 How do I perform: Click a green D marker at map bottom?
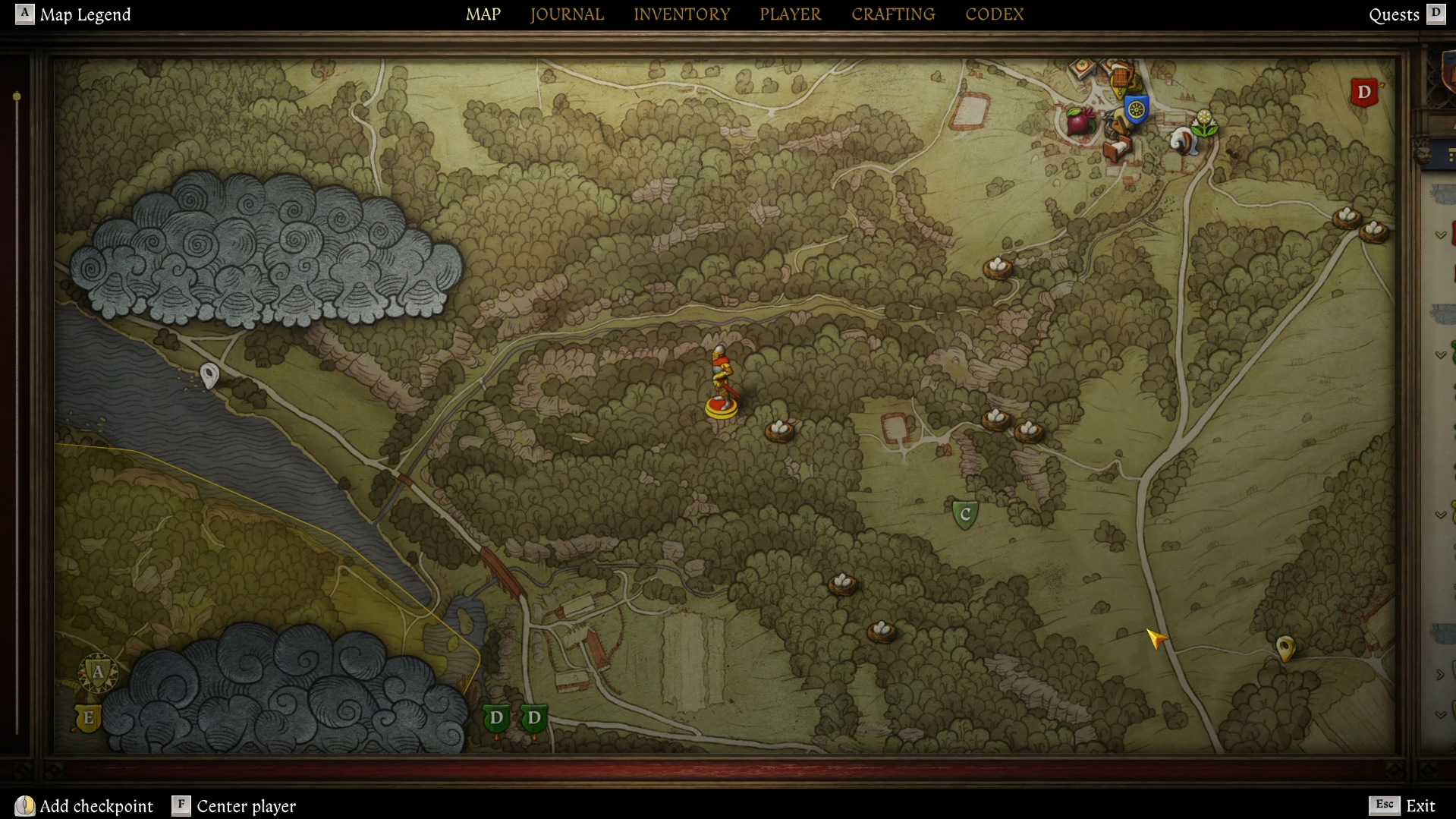click(497, 717)
